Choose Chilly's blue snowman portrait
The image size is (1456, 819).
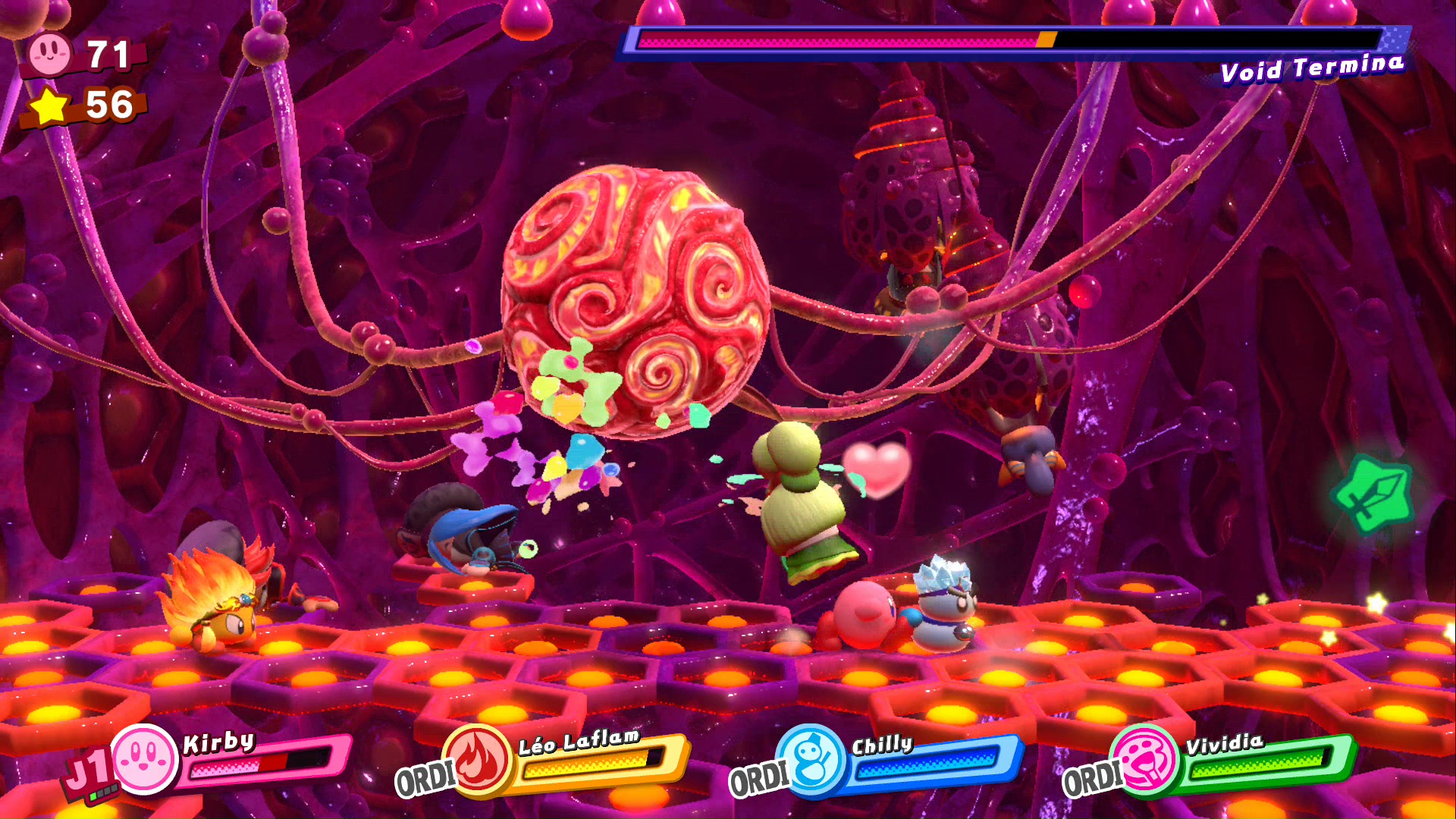point(812,761)
